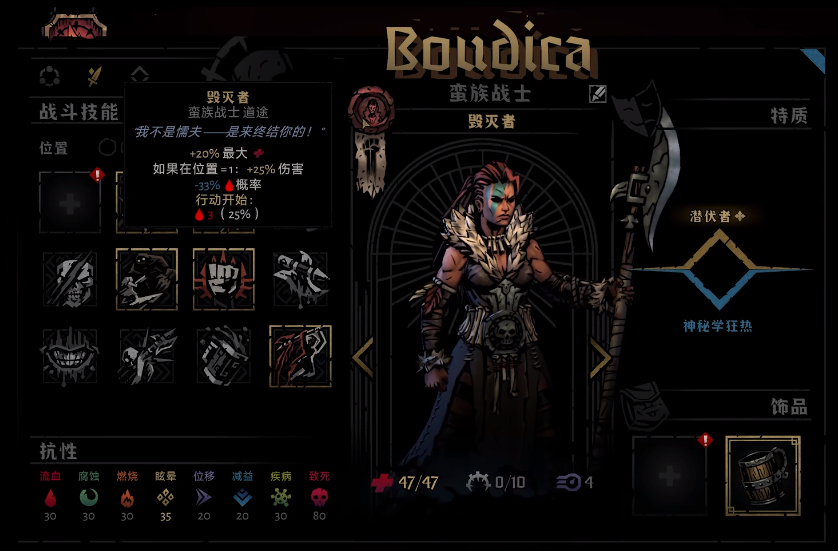Select the hooded figure attack skill
This screenshot has height=551, width=838.
[147, 278]
